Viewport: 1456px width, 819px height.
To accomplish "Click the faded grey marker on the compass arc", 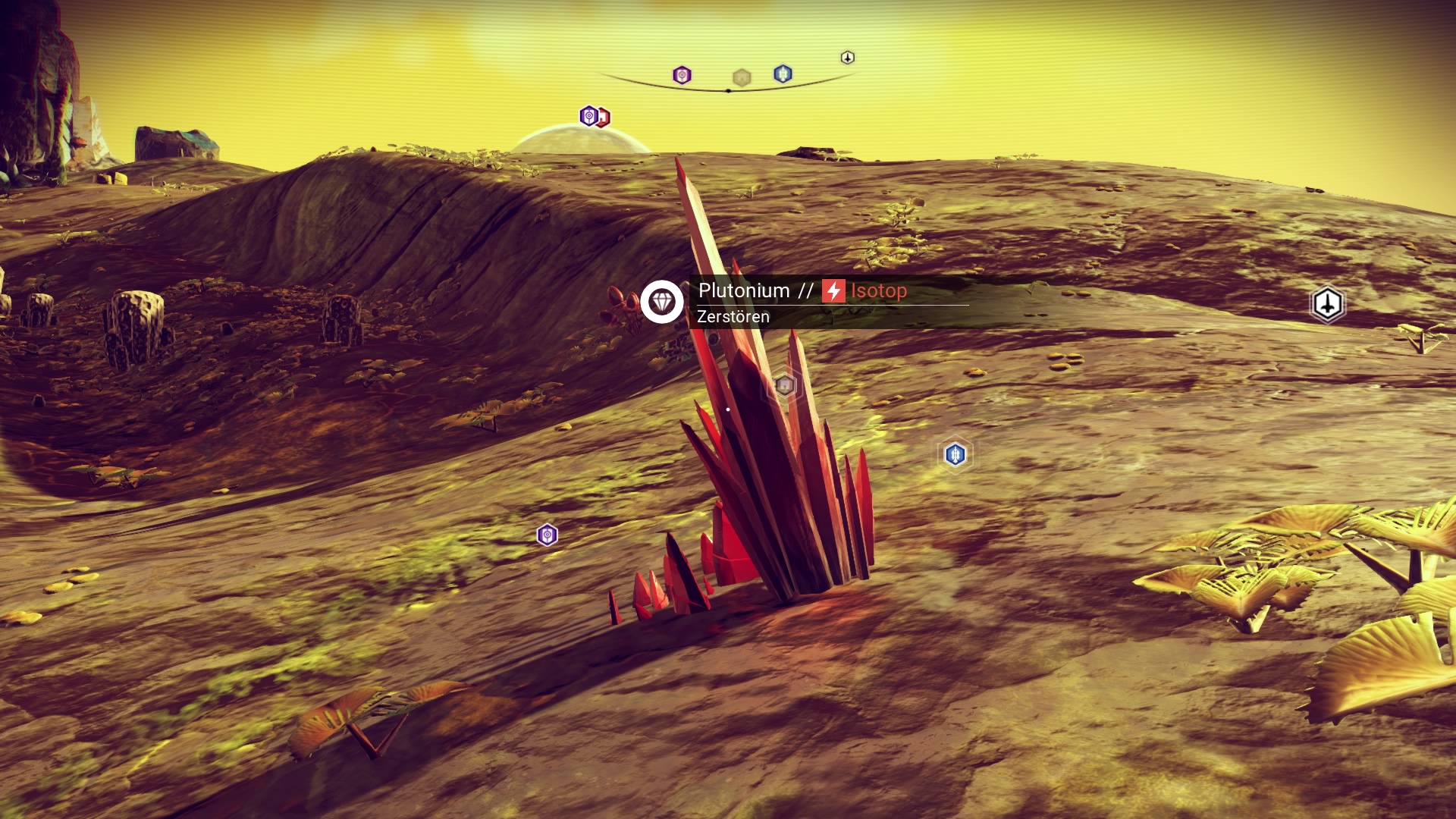I will tap(742, 77).
